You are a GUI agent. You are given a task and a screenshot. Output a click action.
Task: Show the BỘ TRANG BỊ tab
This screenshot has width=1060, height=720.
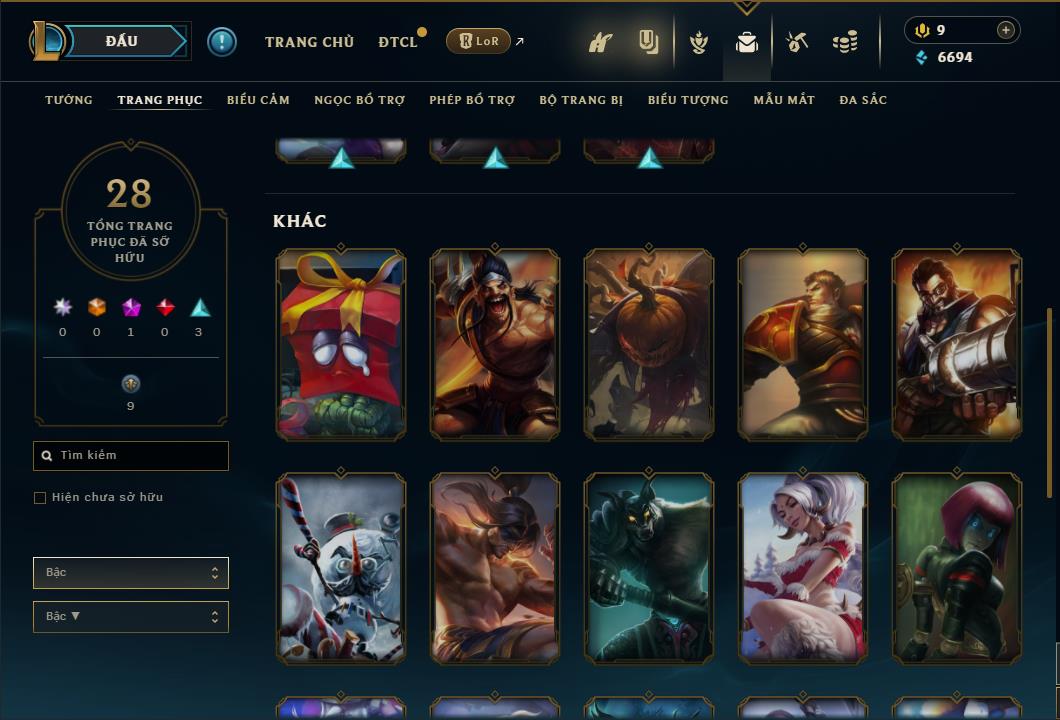pyautogui.click(x=581, y=100)
